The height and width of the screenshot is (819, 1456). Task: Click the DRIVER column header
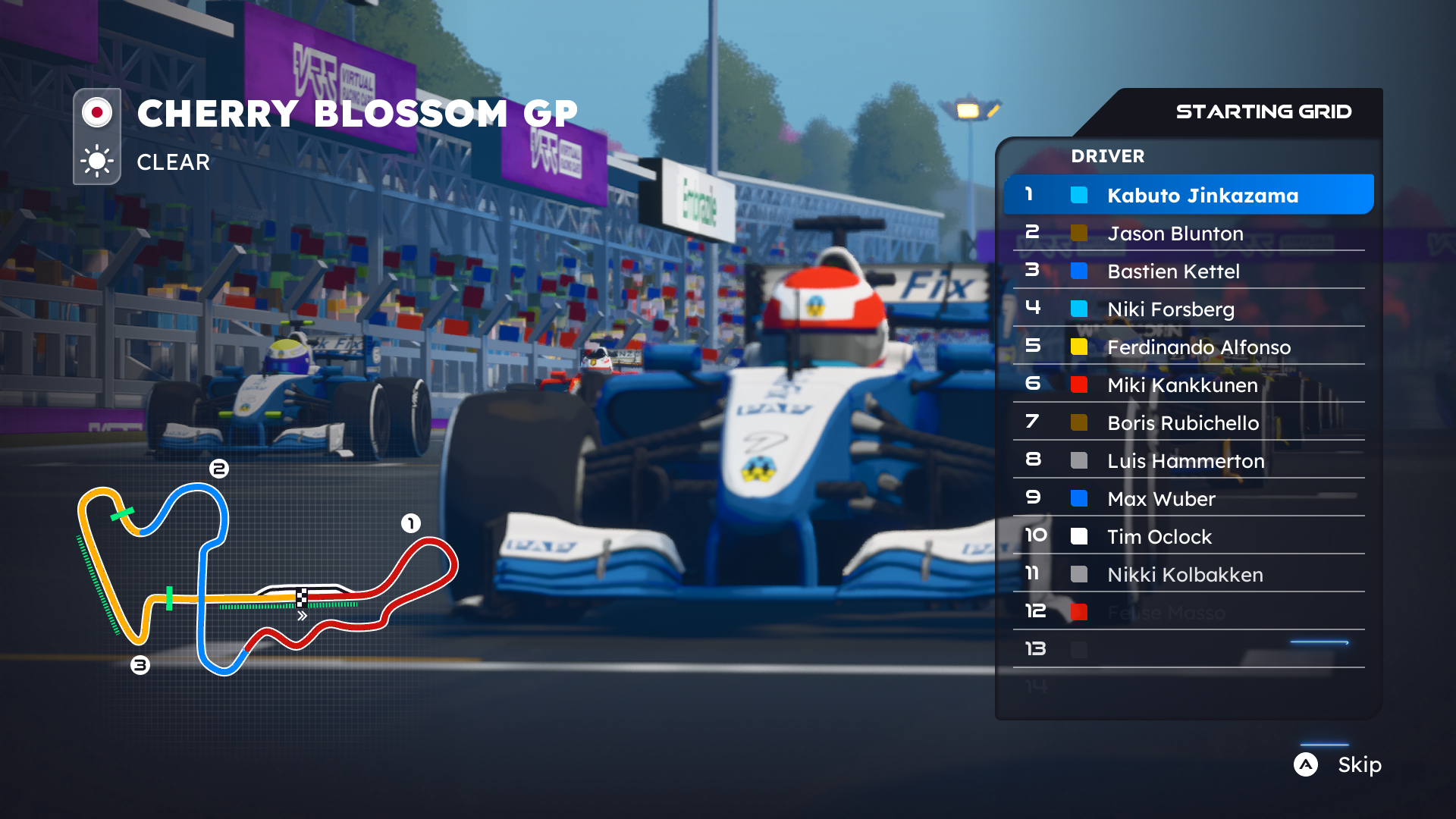1108,156
